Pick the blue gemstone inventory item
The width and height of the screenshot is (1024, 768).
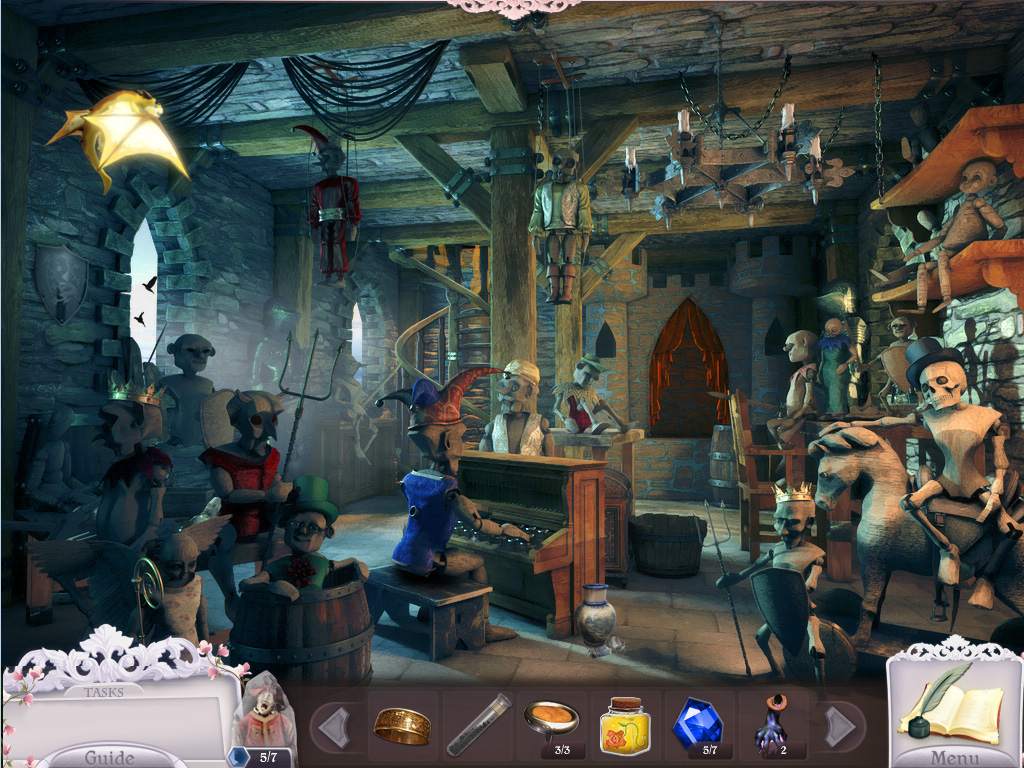pos(696,721)
